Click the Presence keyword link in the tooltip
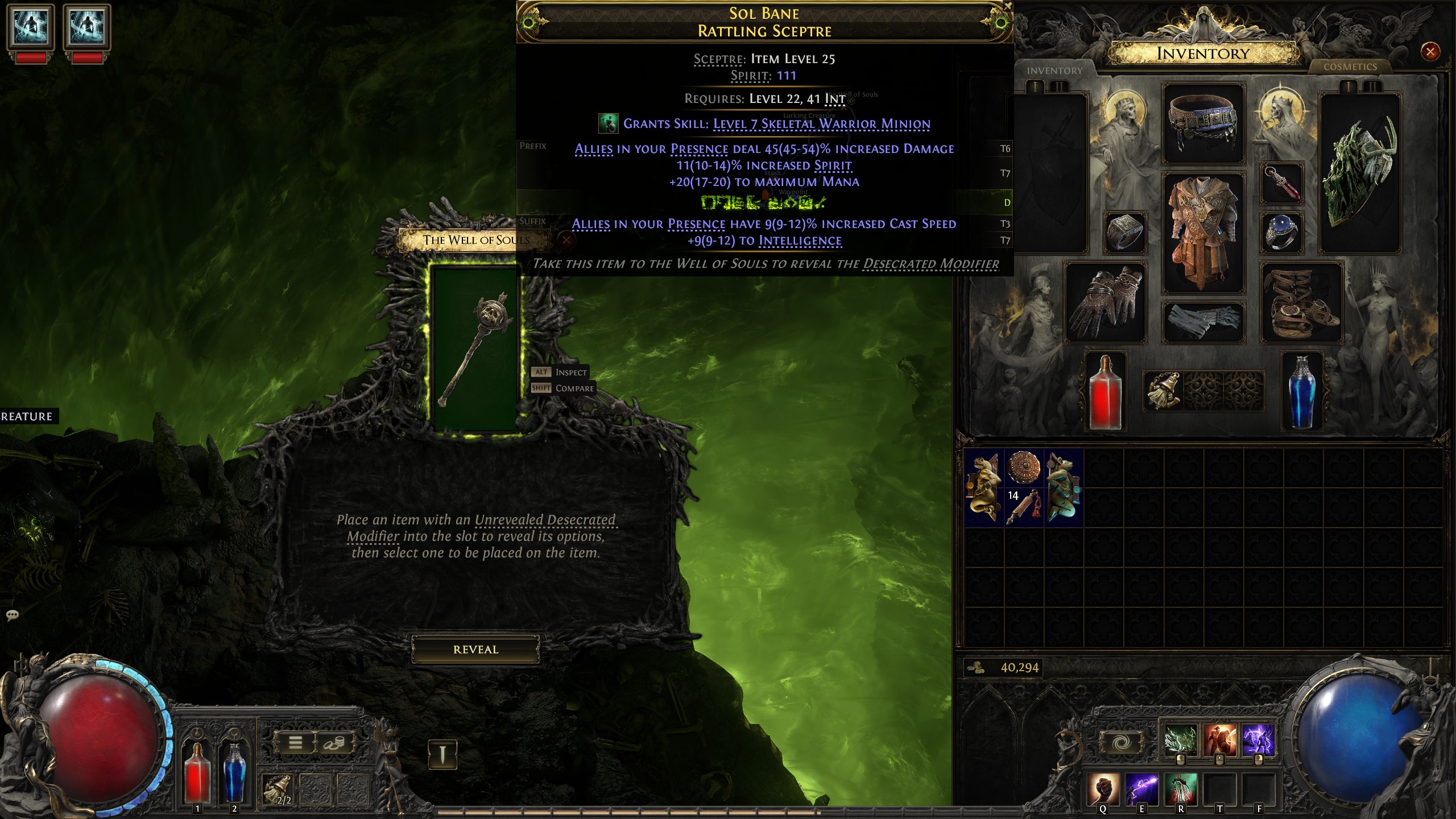Image resolution: width=1456 pixels, height=819 pixels. [697, 148]
